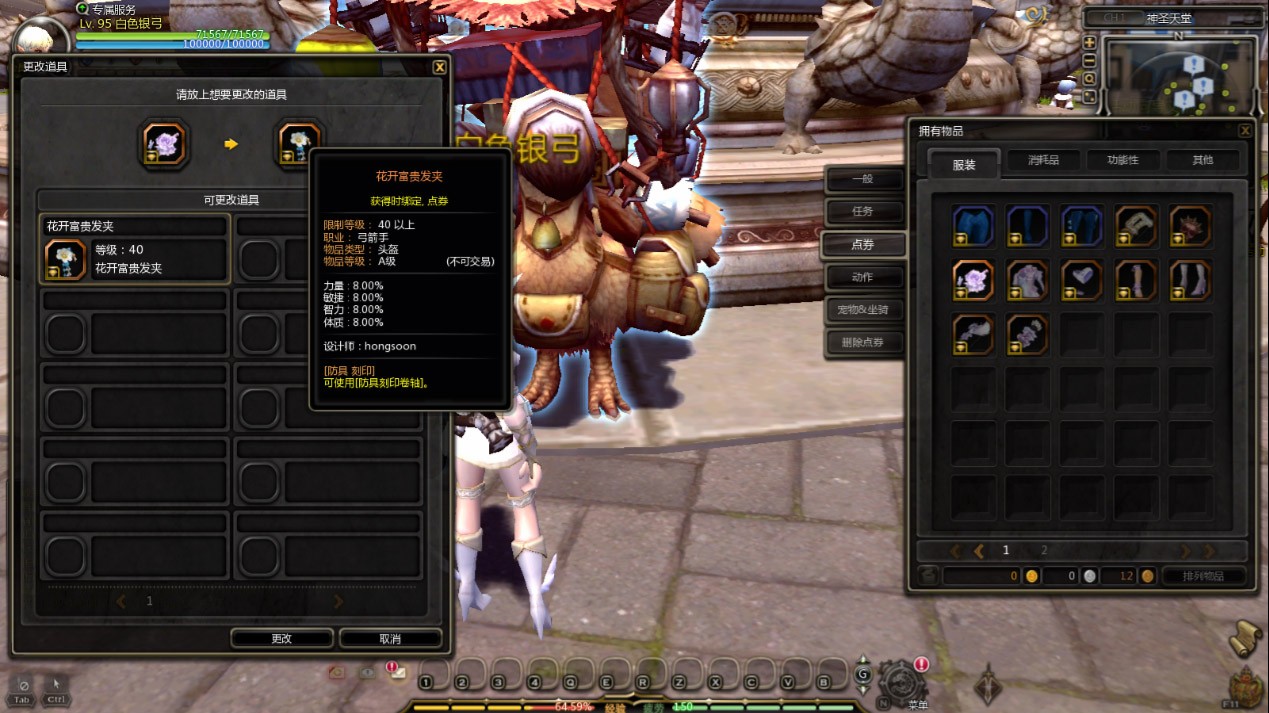Choose the 点券 side category
Screen dimensions: 1269x713
pyautogui.click(x=863, y=245)
